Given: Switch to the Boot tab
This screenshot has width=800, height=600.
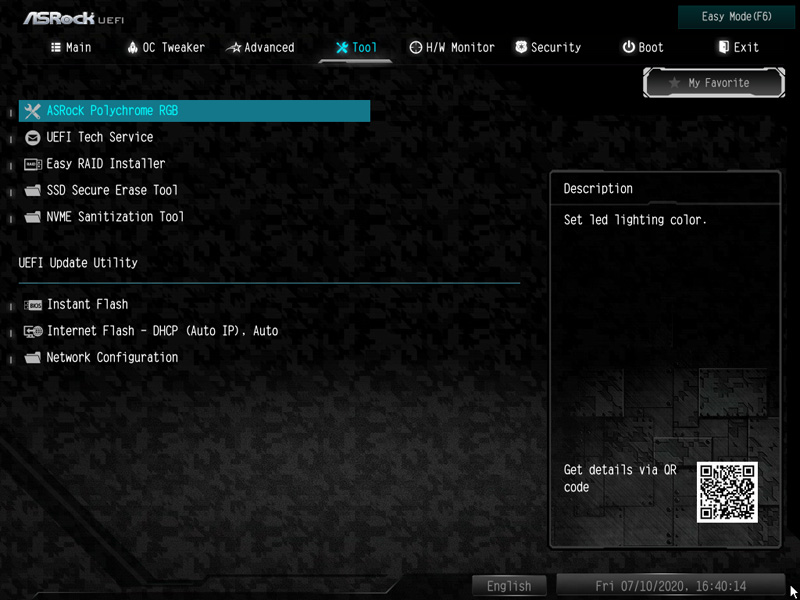Looking at the screenshot, I should (x=643, y=47).
